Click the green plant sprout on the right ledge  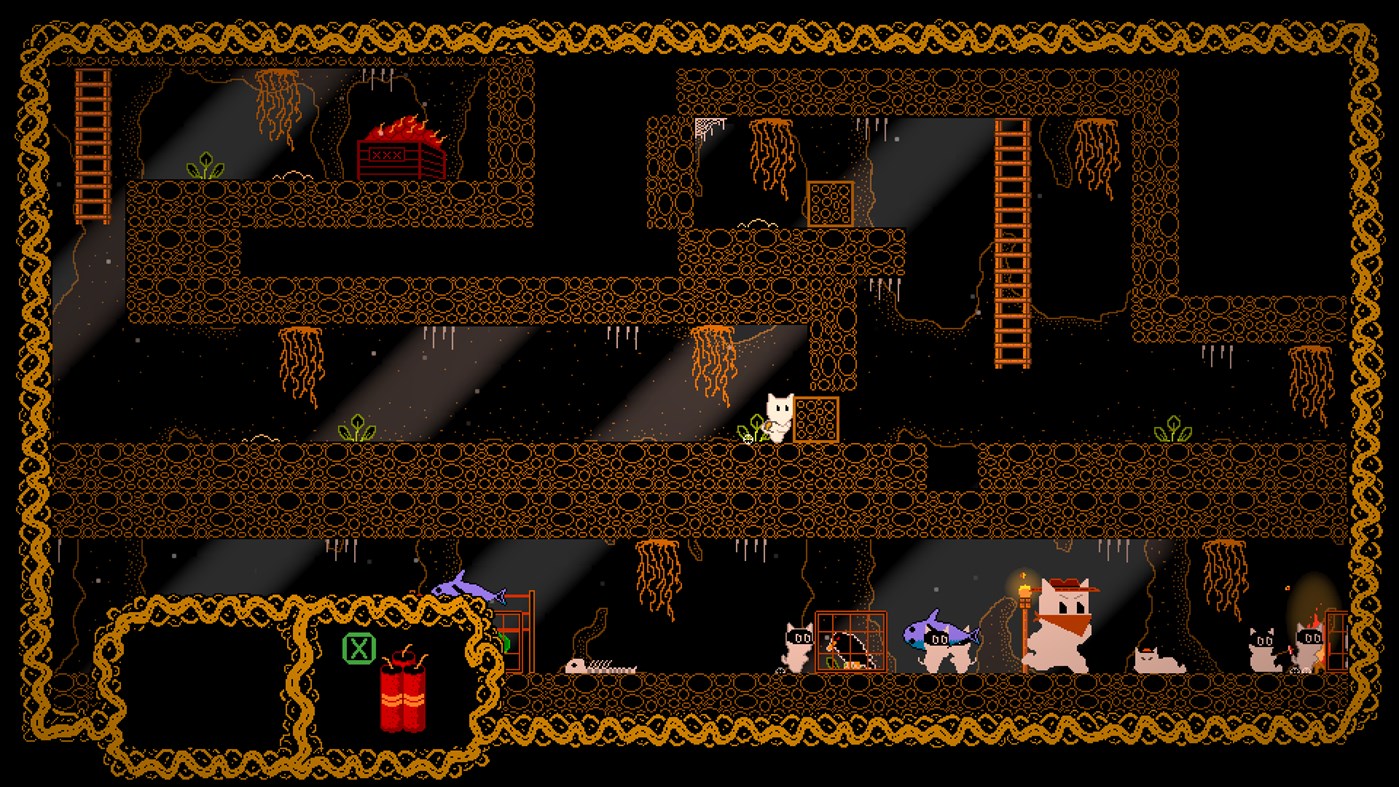pyautogui.click(x=1173, y=428)
